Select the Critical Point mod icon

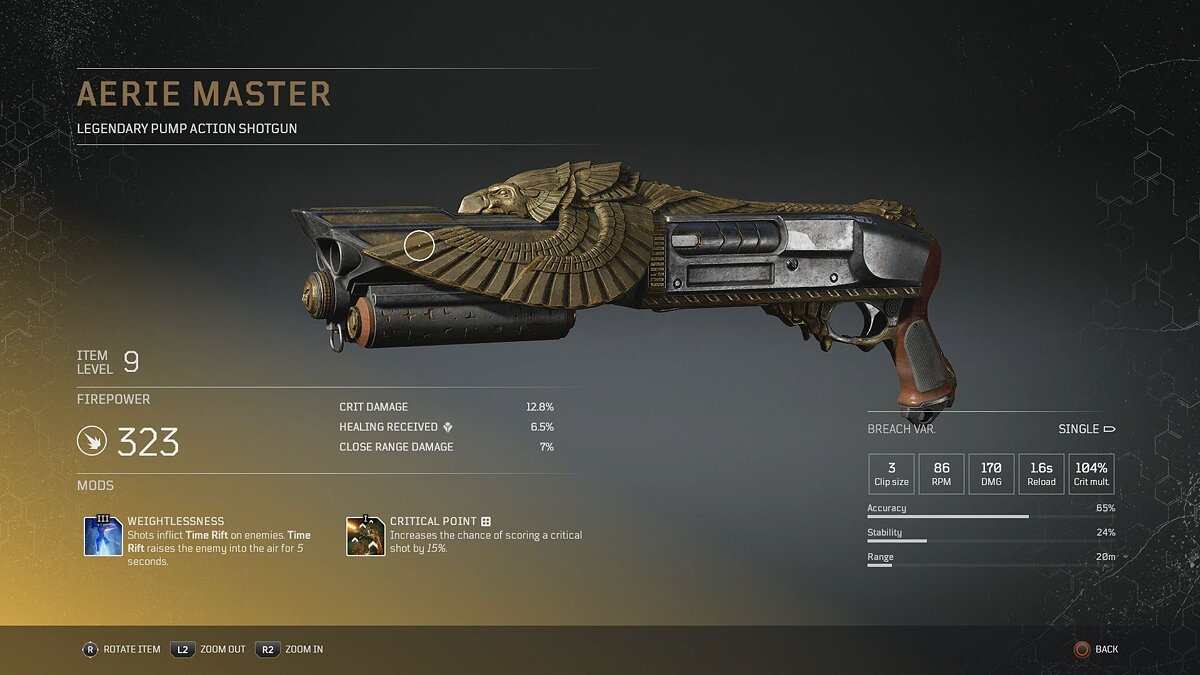coord(365,536)
